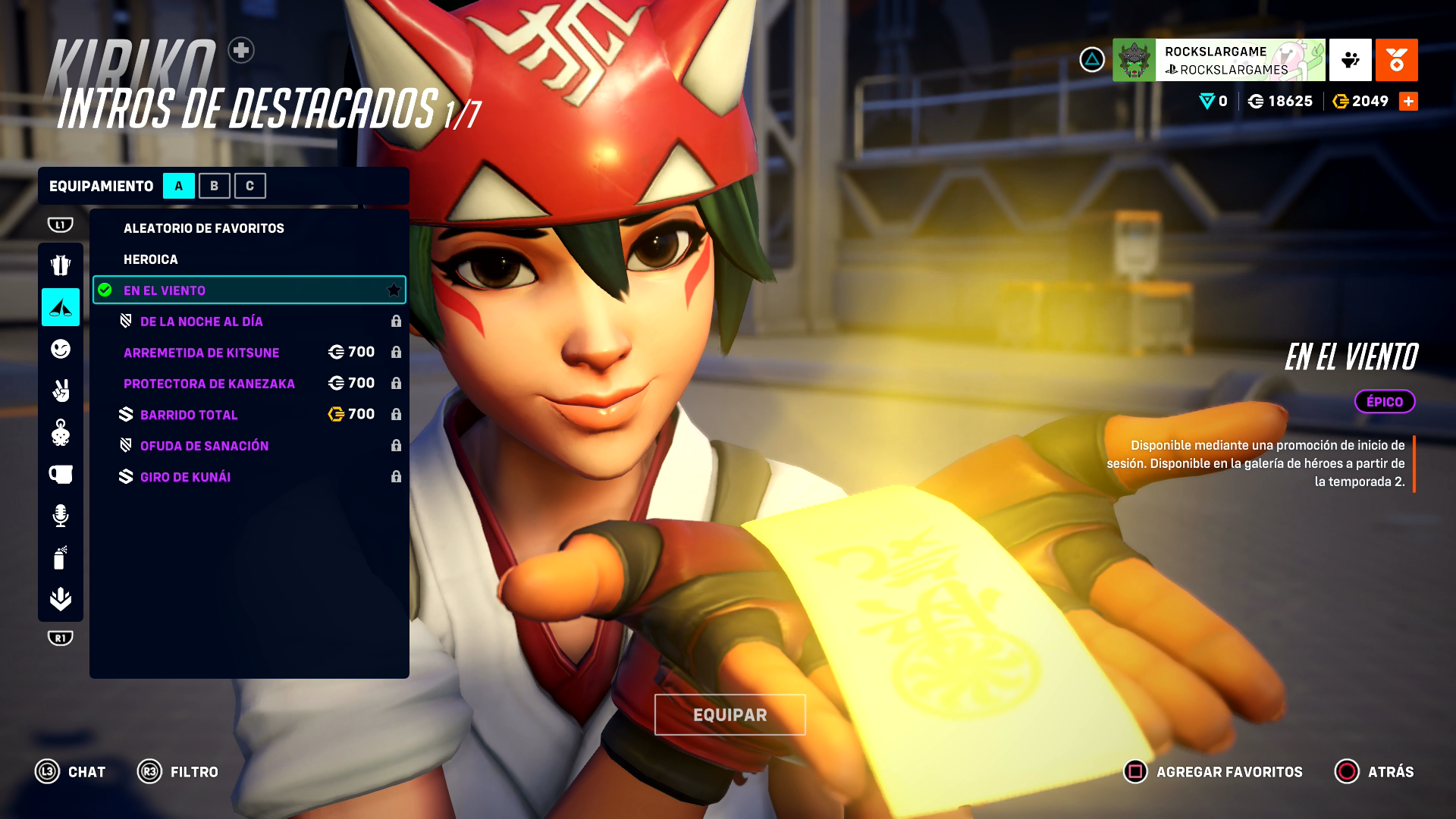Select Arremetida de Kitsune intro
This screenshot has height=819, width=1456.
[x=202, y=353]
